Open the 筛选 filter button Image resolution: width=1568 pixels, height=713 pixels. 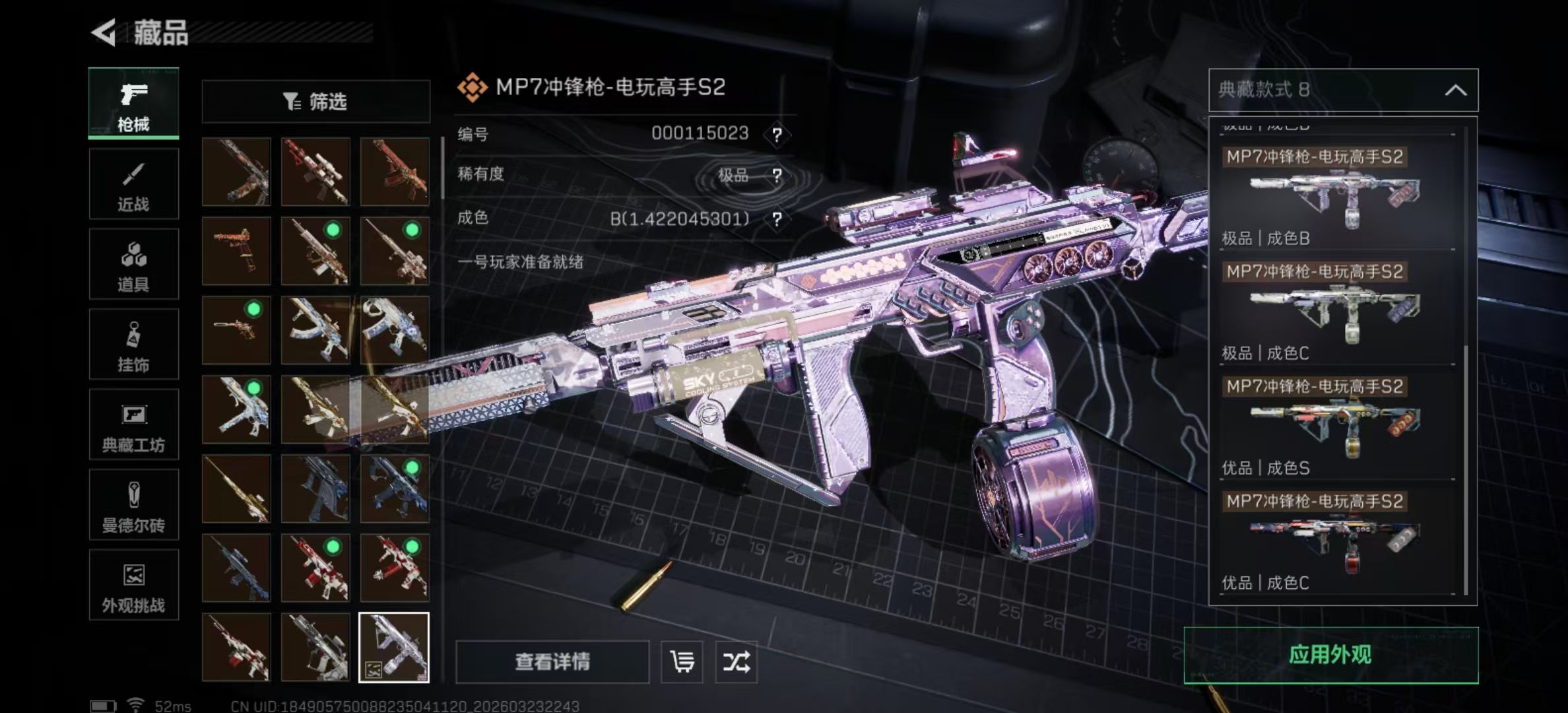[315, 102]
